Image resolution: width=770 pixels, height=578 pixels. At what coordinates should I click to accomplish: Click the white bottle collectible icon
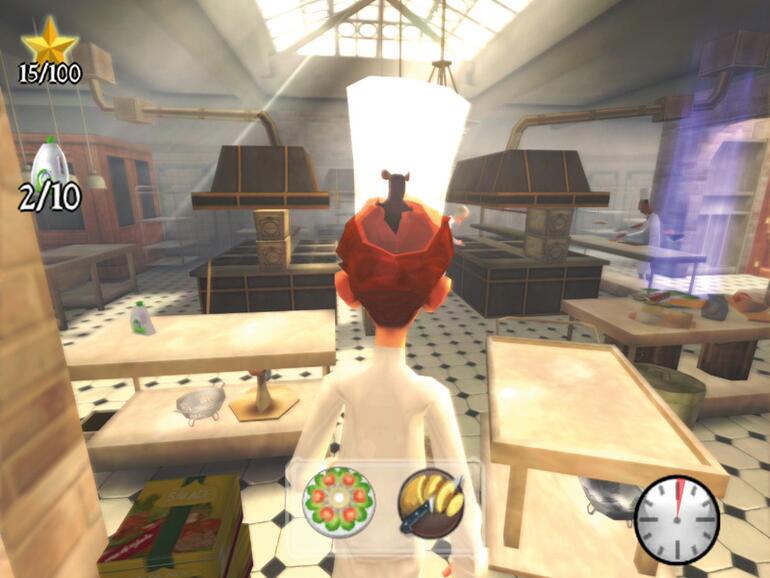tap(49, 163)
